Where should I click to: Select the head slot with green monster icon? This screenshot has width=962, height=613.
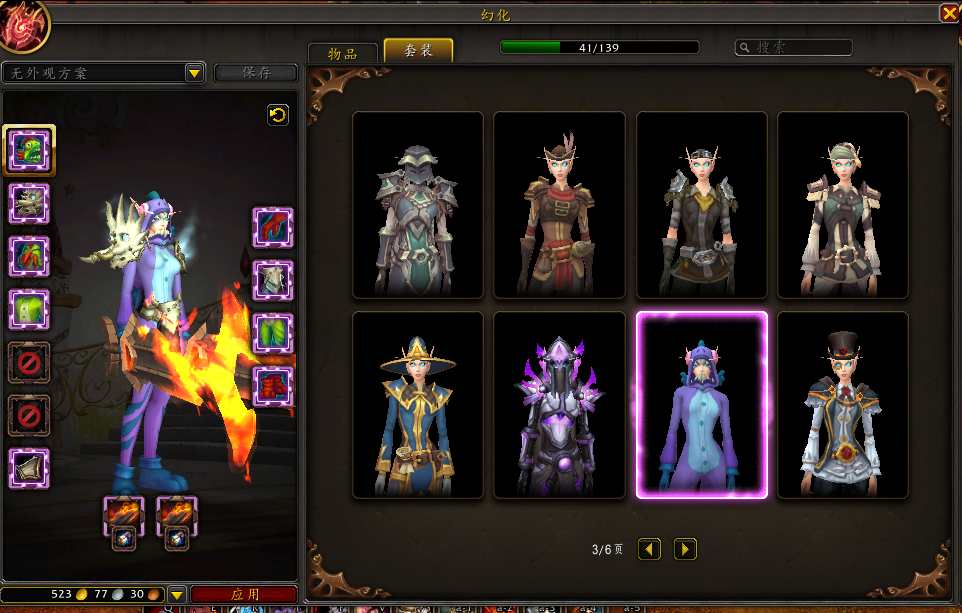coord(29,150)
